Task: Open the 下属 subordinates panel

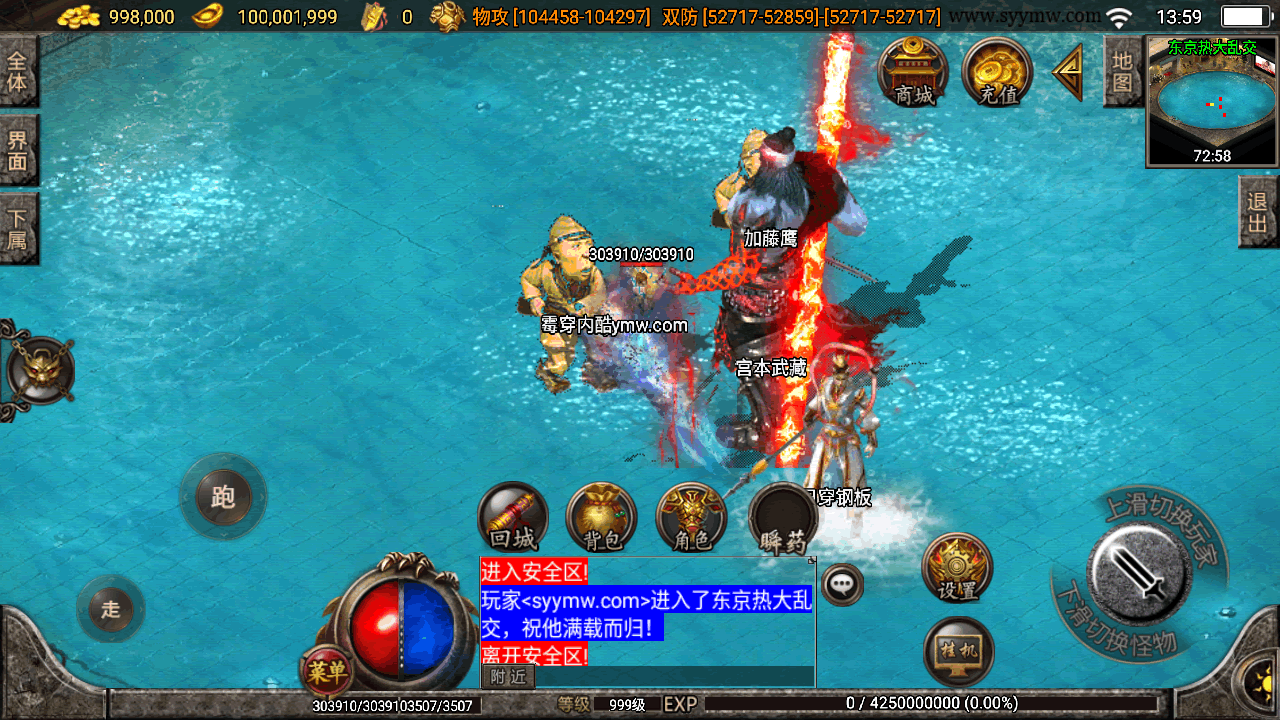Action: 18,227
